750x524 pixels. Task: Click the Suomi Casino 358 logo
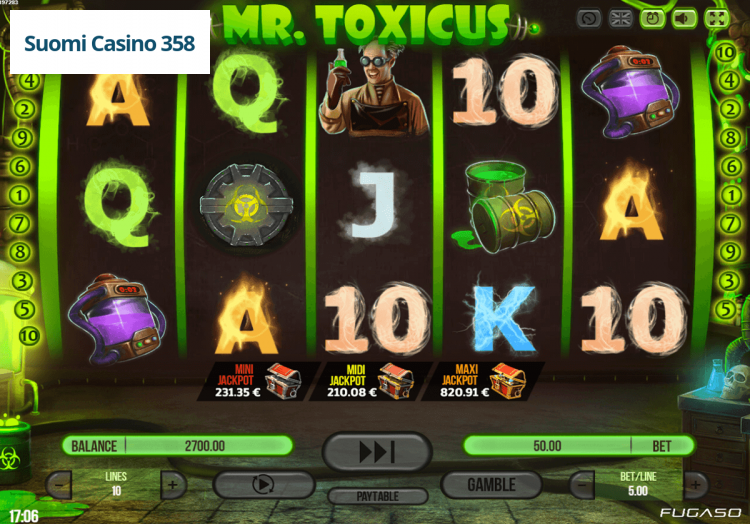(x=110, y=44)
